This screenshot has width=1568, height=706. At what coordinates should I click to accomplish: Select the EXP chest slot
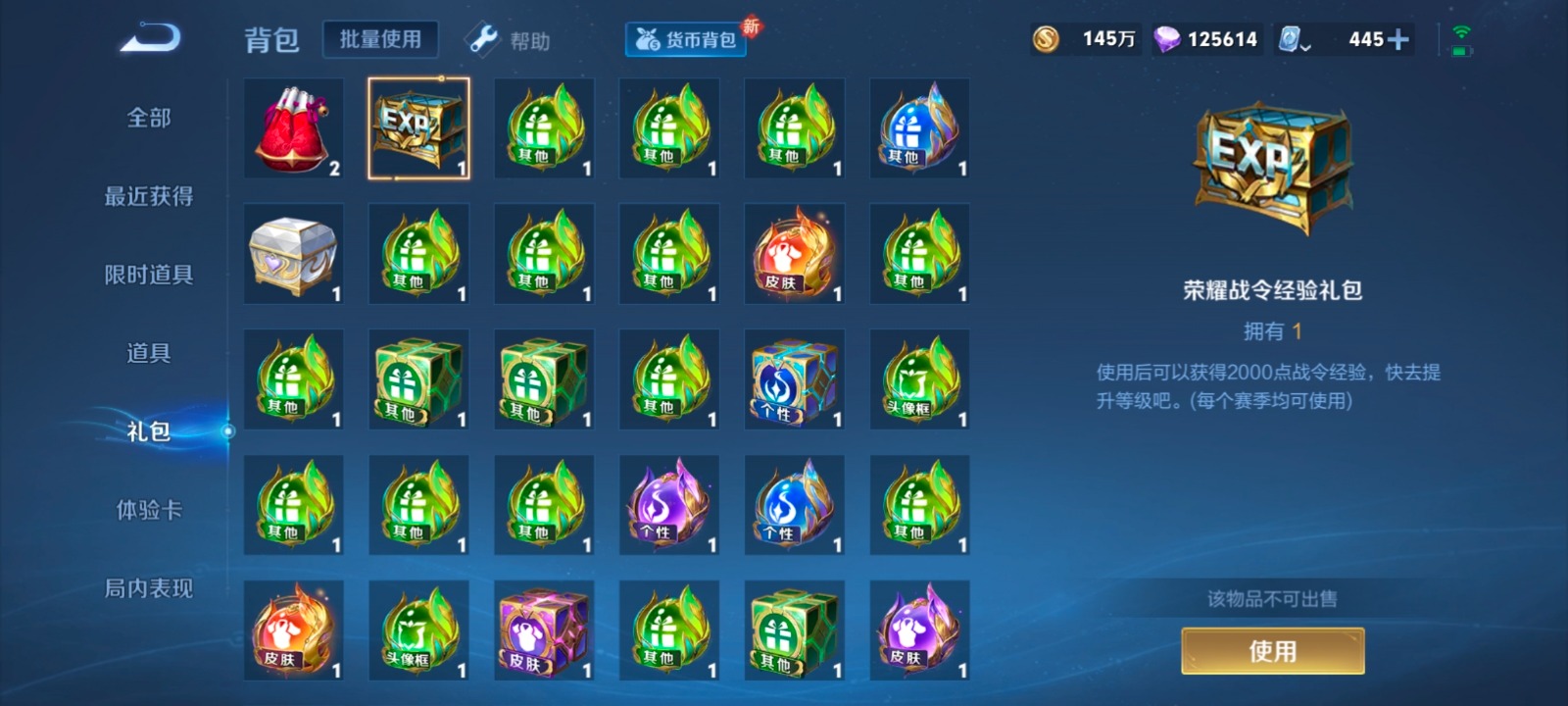[x=418, y=128]
